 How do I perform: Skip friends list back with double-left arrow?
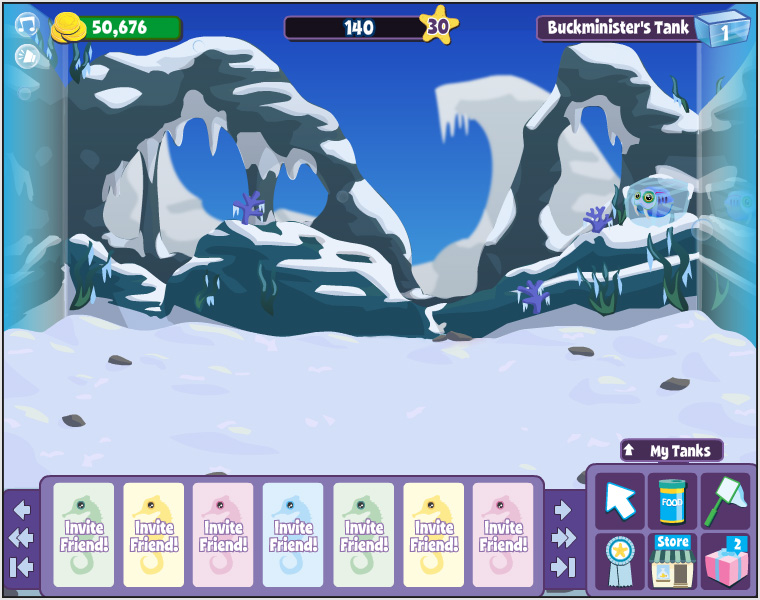coord(22,538)
